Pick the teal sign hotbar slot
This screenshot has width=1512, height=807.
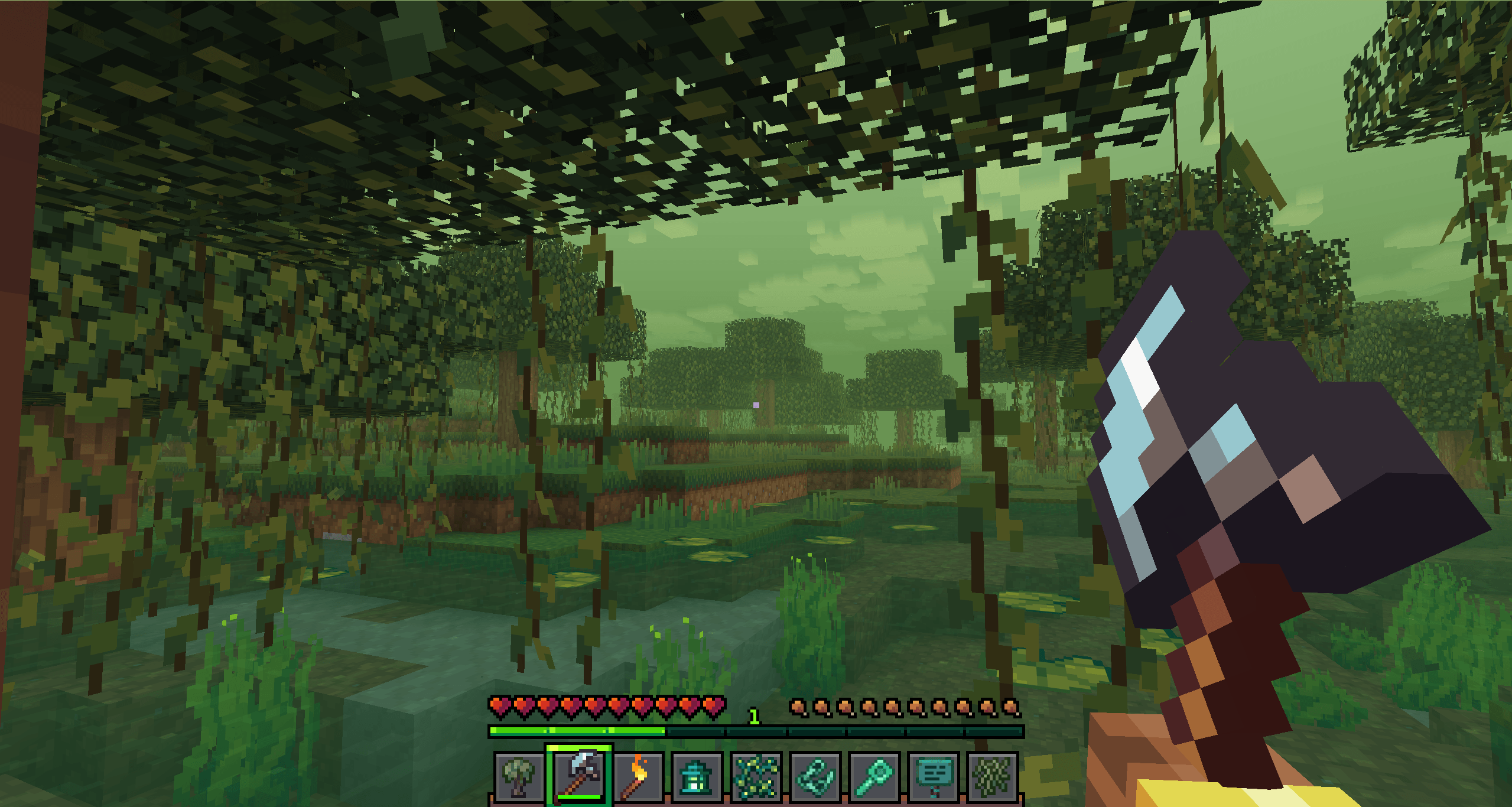(x=934, y=777)
